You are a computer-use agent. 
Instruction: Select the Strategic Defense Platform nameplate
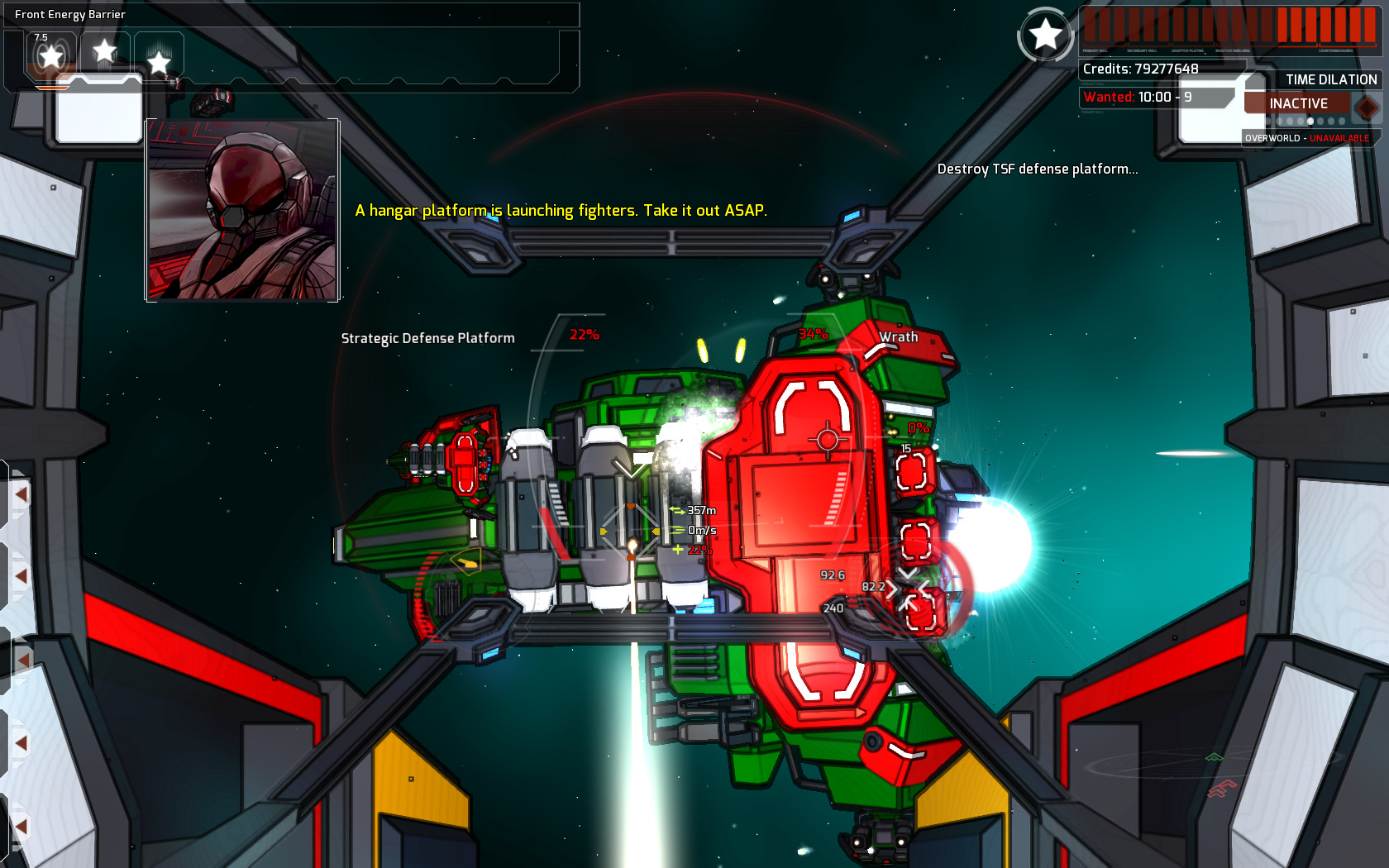tap(428, 337)
